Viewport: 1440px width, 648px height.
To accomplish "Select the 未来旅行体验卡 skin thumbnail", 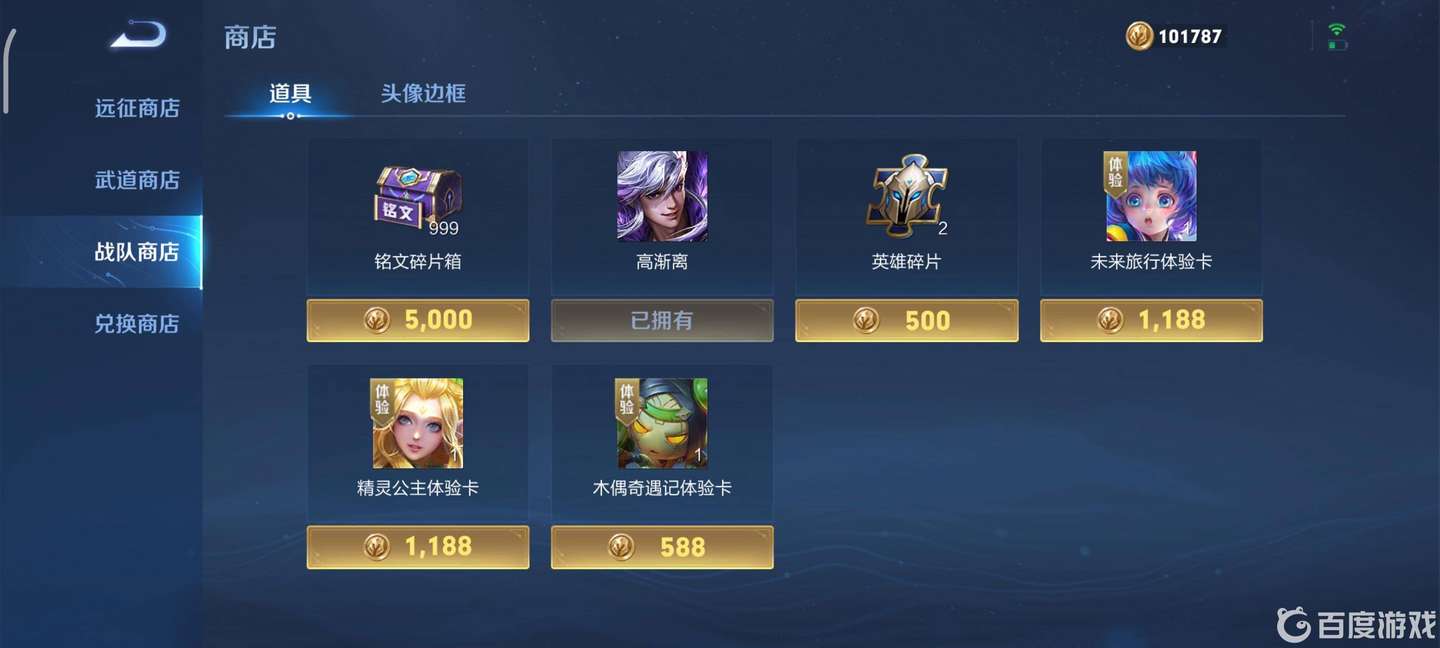I will click(1151, 197).
